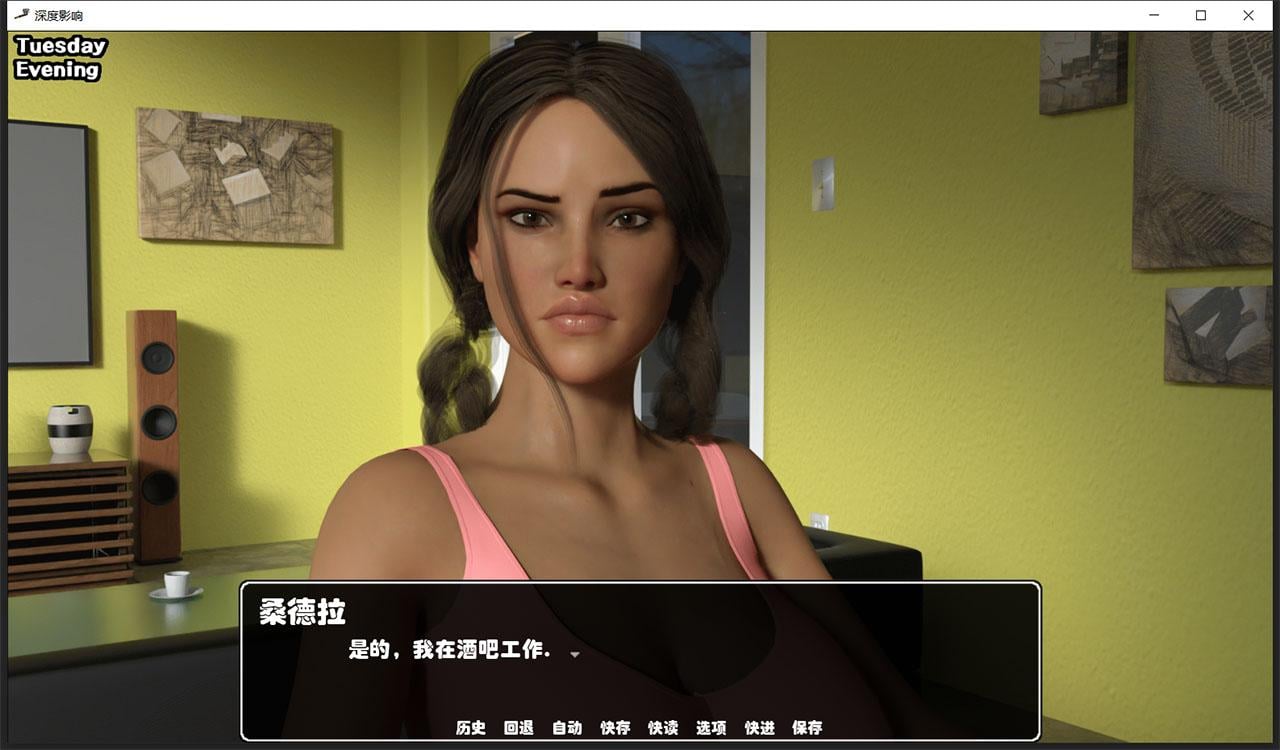Minimize the game window

[1155, 15]
